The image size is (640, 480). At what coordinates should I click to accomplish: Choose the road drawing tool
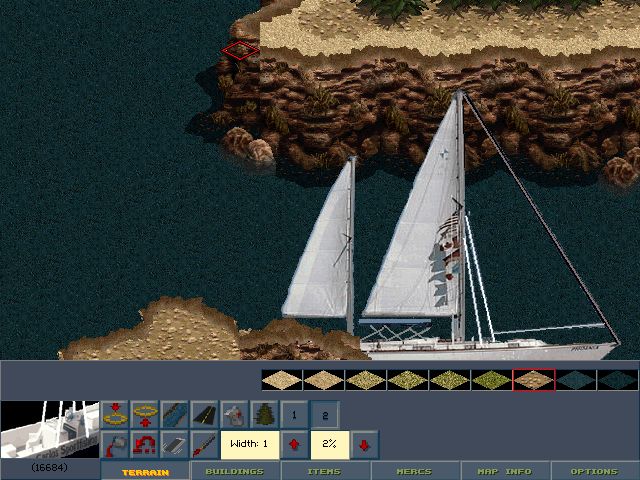point(204,413)
